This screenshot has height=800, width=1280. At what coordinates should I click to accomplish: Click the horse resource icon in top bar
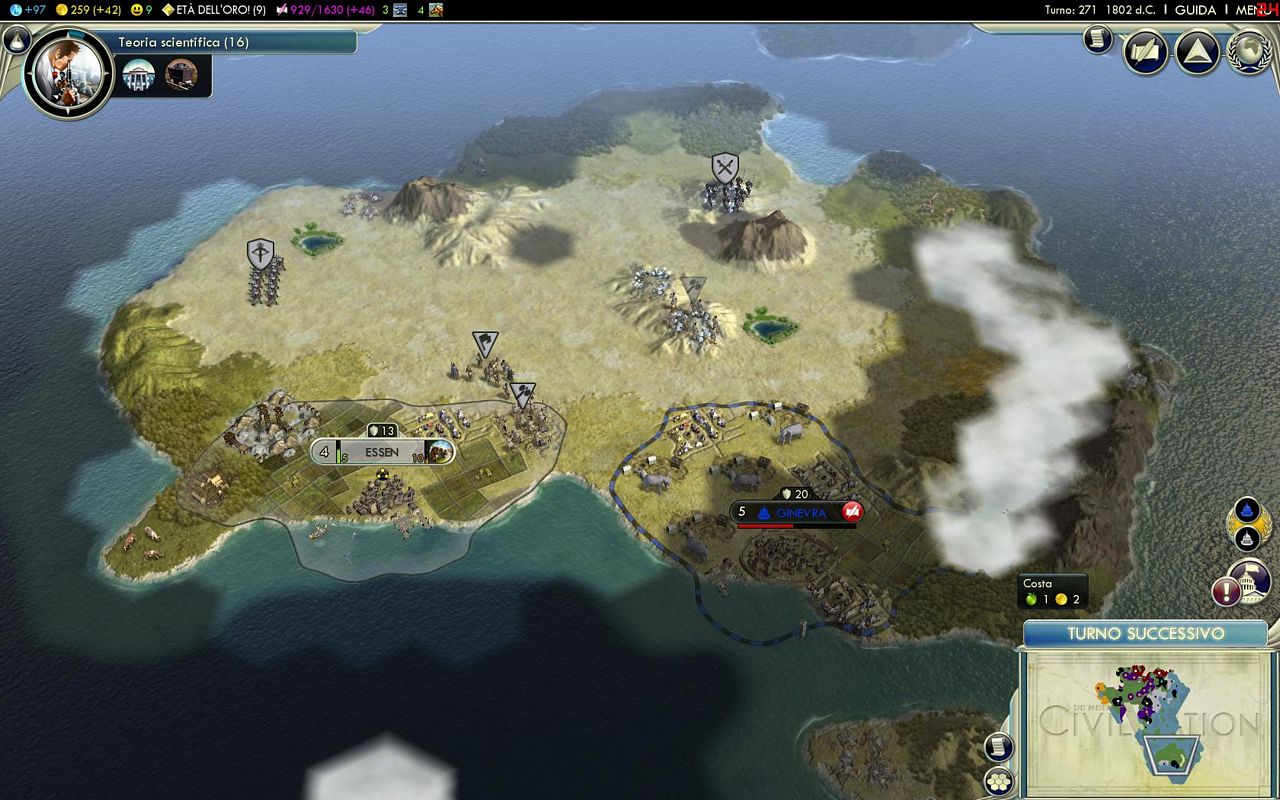pos(436,10)
